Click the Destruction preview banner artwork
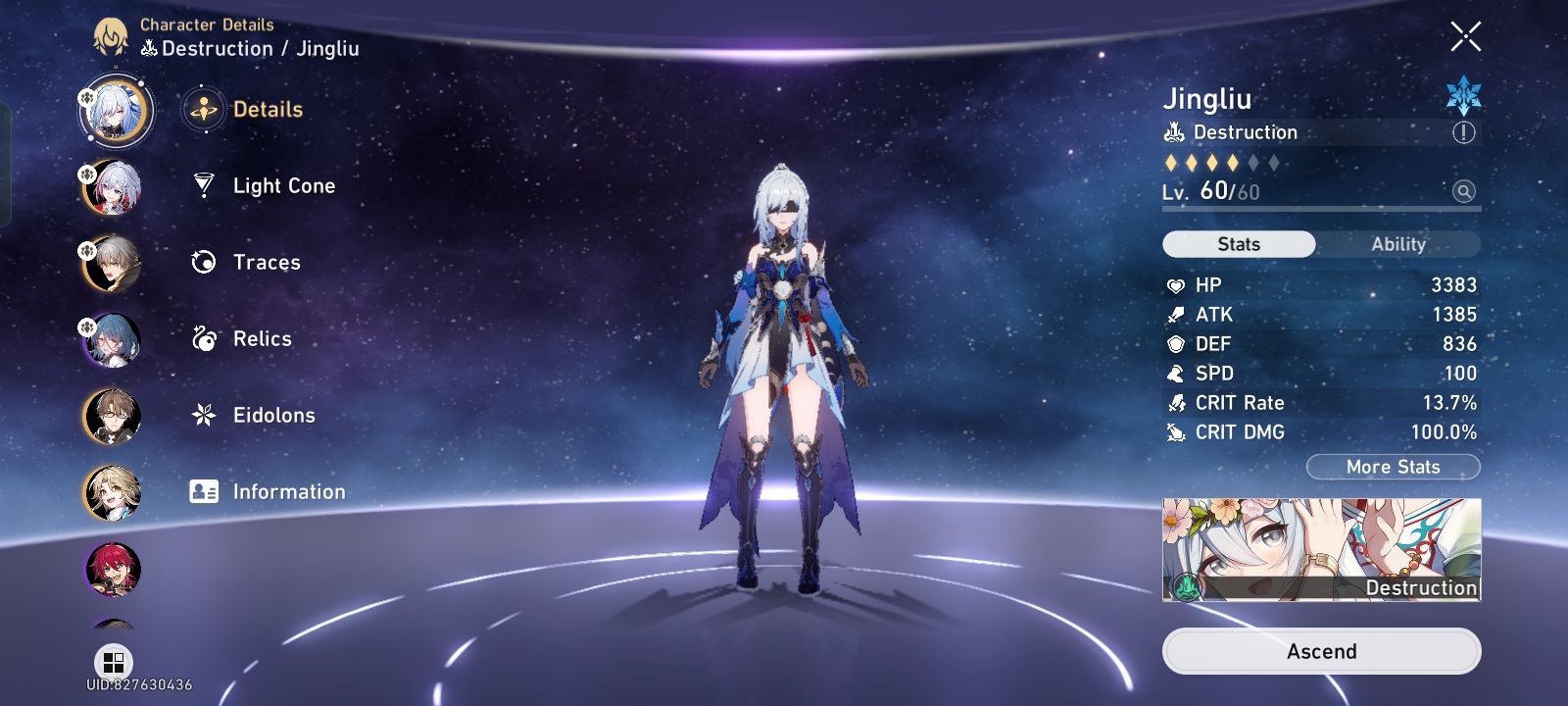The height and width of the screenshot is (706, 1568). [1320, 549]
